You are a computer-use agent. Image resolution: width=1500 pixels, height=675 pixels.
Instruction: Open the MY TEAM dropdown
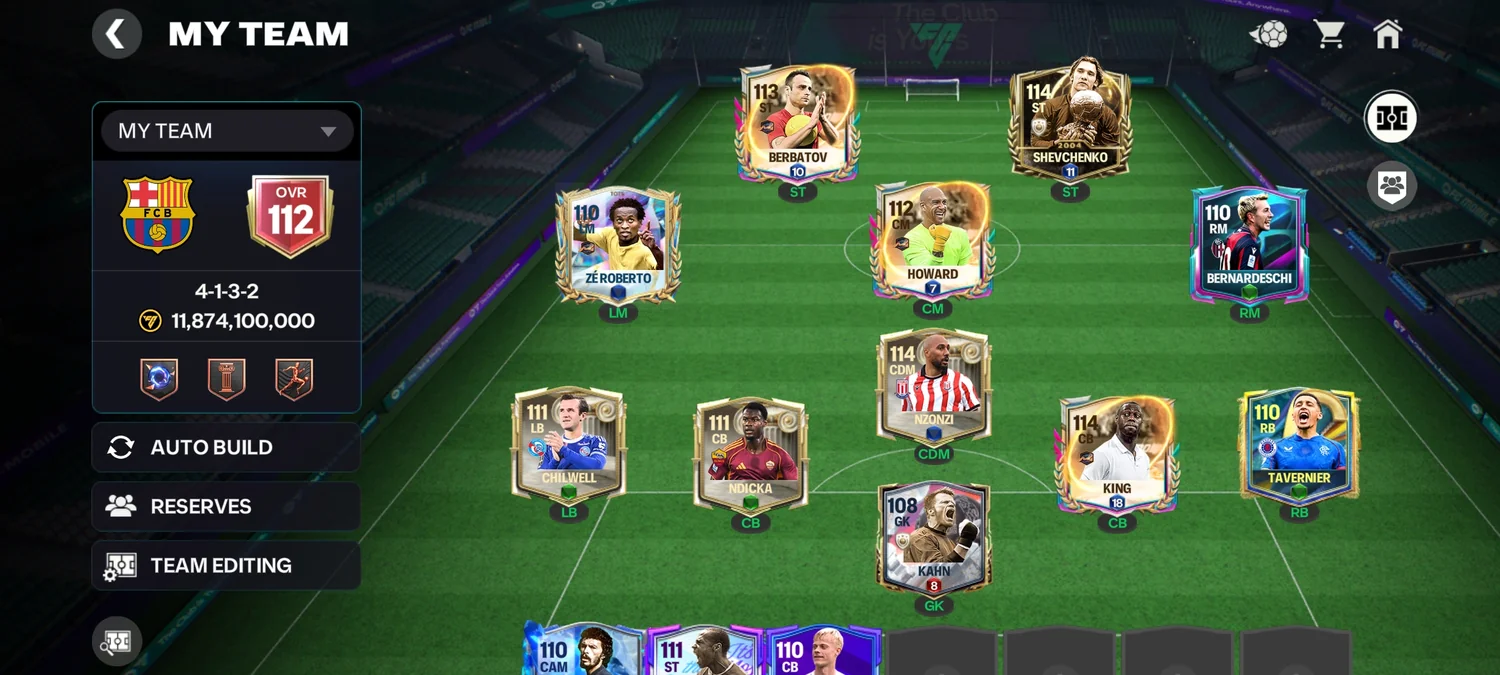227,131
